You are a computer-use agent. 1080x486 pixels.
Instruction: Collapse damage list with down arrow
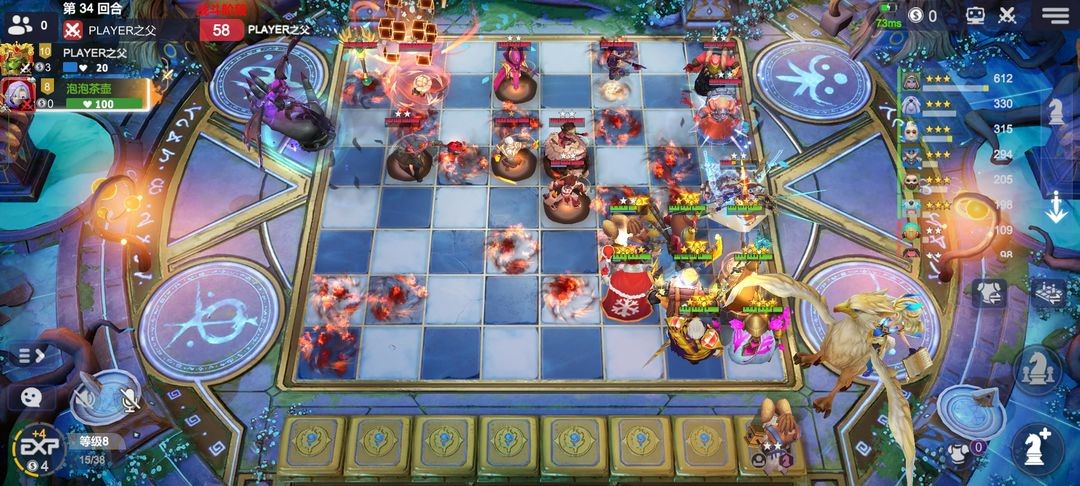click(x=1056, y=208)
